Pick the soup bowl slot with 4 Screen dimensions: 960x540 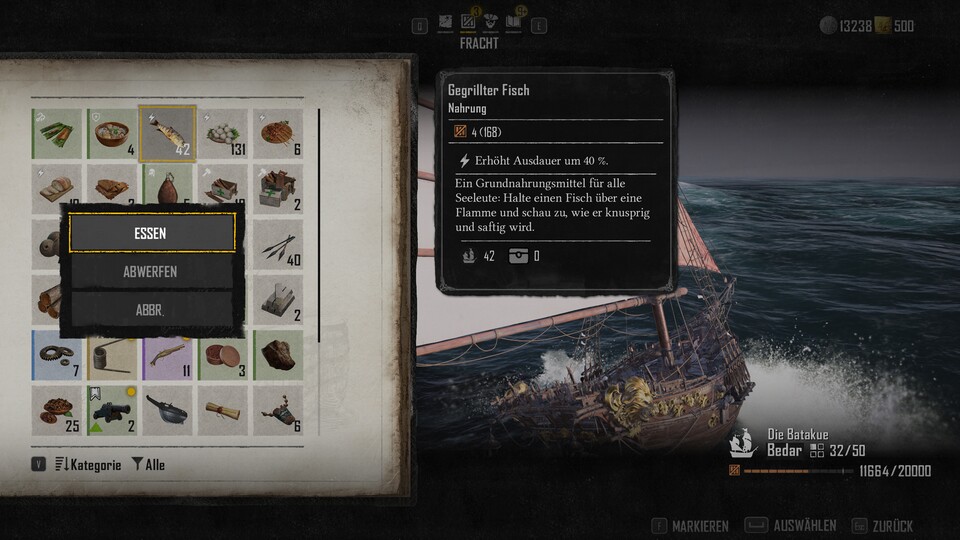point(112,134)
